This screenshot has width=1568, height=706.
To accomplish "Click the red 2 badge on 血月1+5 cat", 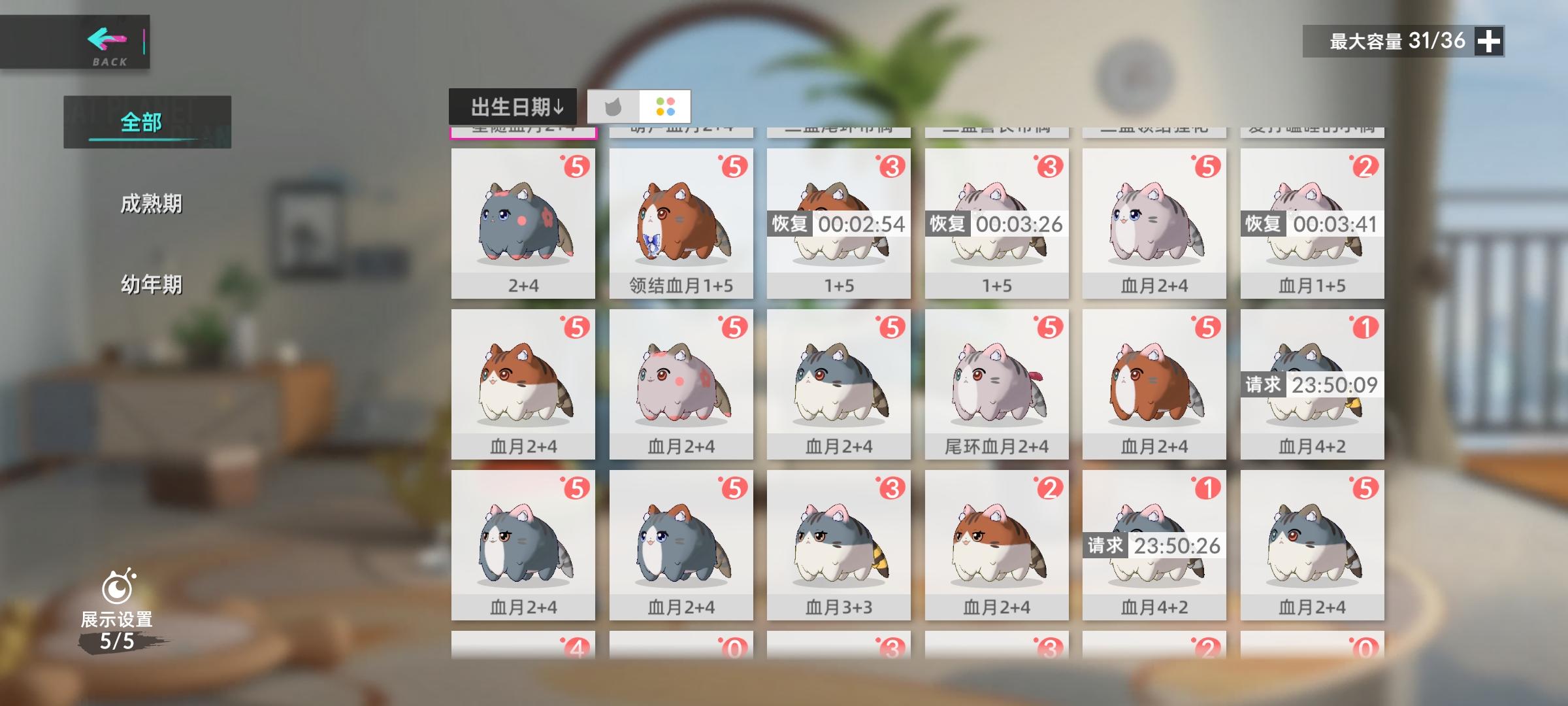I will coord(1365,166).
